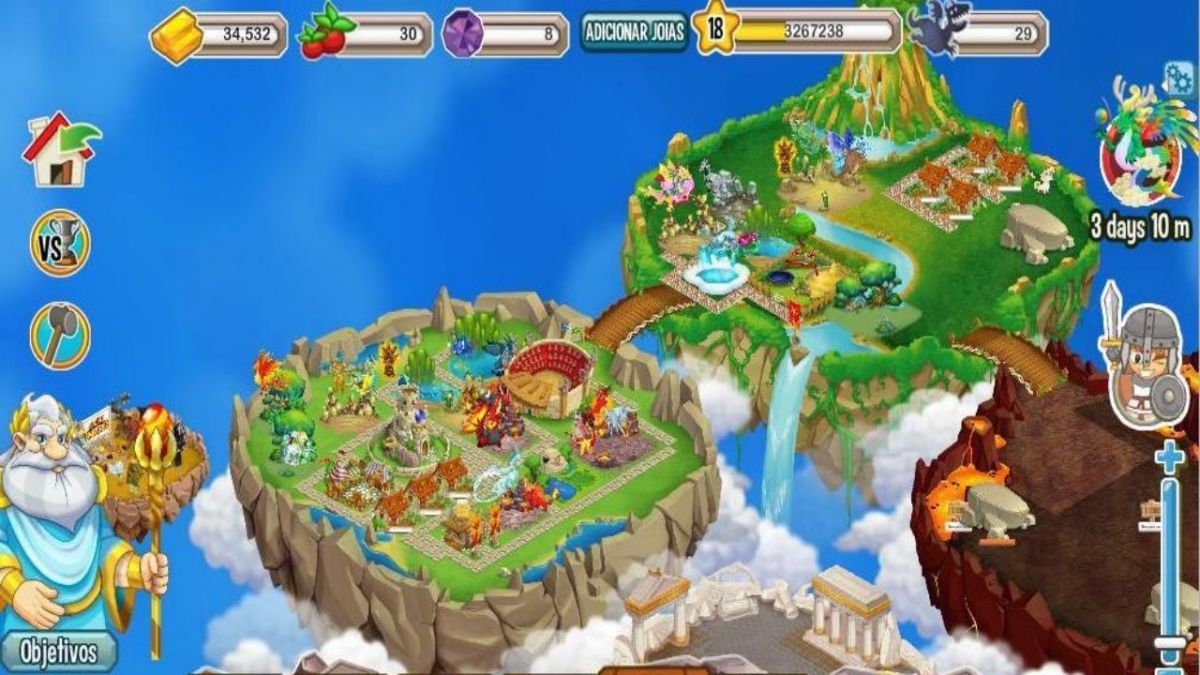Viewport: 1200px width, 675px height.
Task: Open the house build shop icon
Action: (x=62, y=150)
